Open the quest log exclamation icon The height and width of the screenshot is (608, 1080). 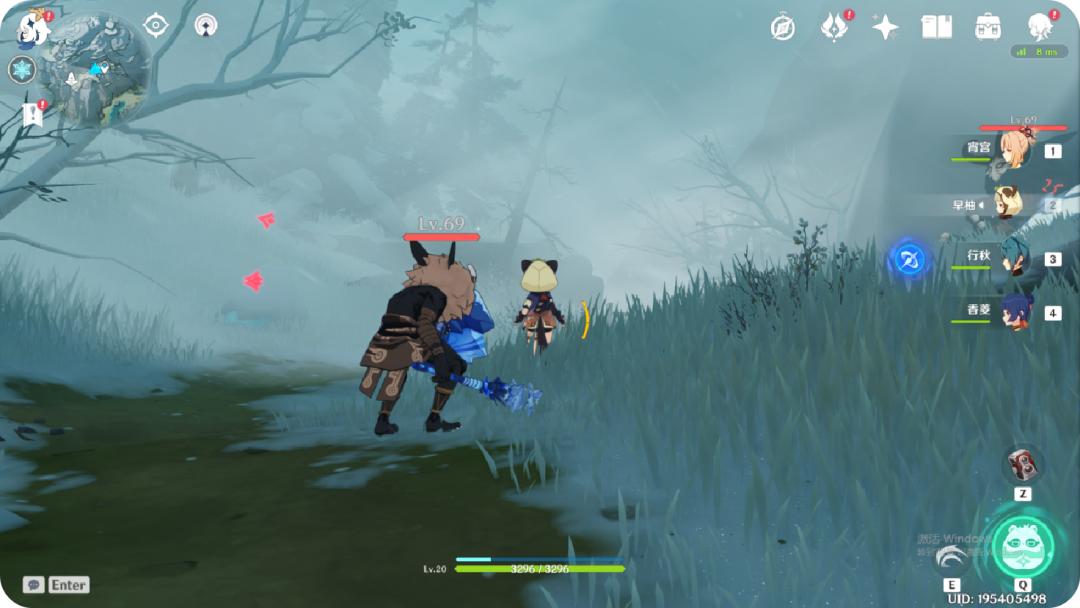pos(33,115)
